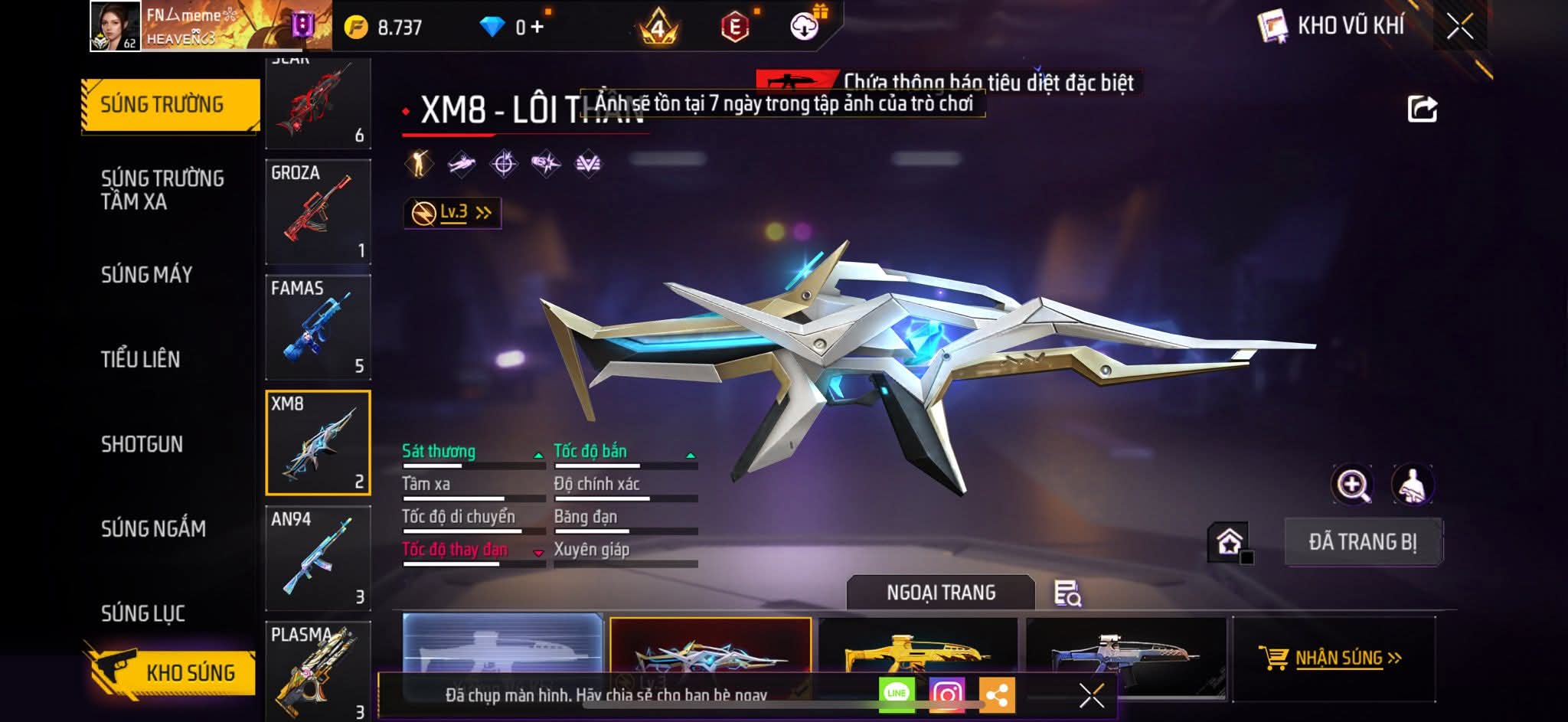
Task: Close the Kho Vũ Khí screen
Action: (x=1459, y=27)
